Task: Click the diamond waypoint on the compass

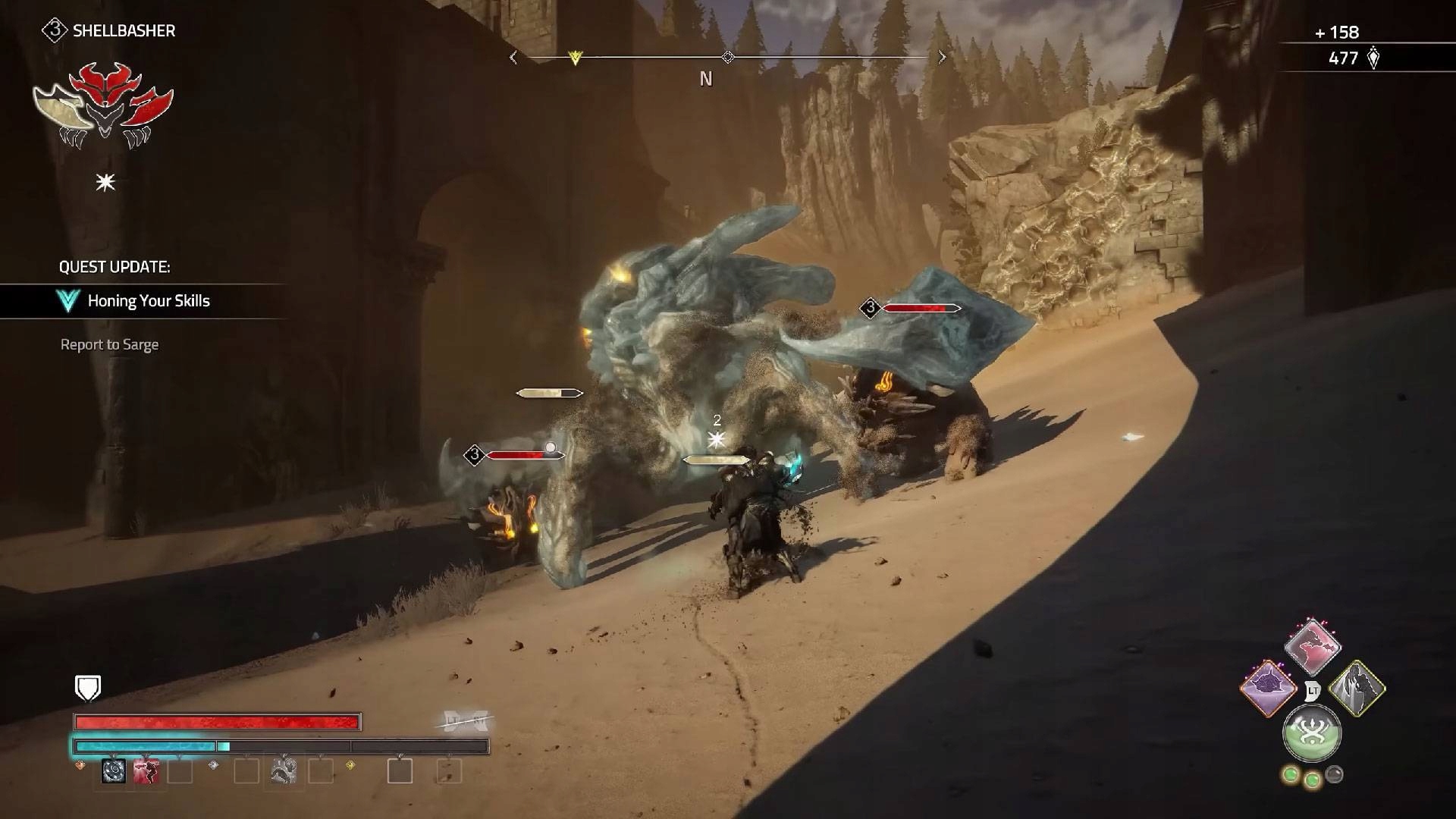Action: (x=728, y=58)
